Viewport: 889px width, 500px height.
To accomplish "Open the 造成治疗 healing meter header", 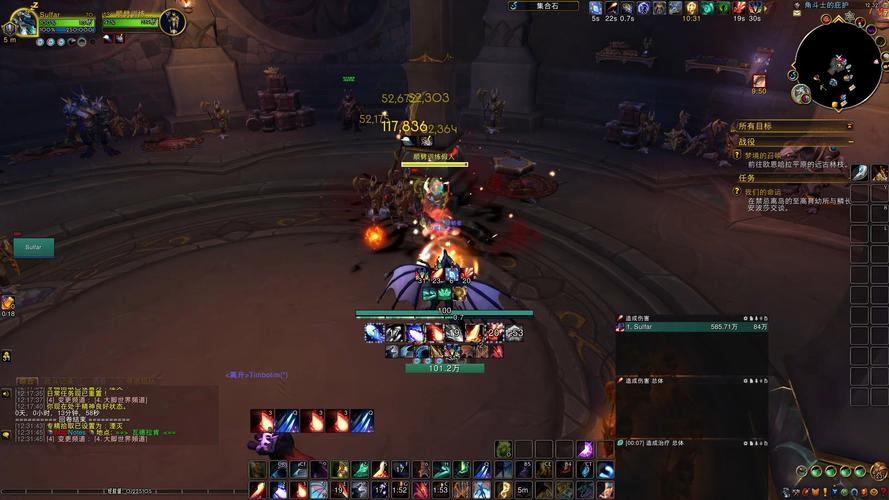I will coord(690,442).
